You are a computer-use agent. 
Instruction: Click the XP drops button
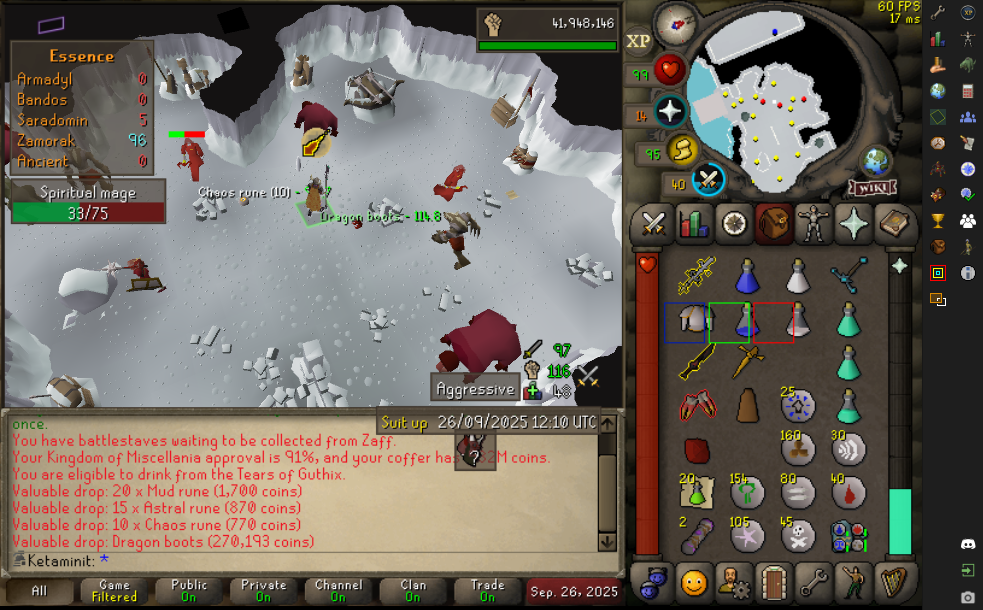tap(638, 41)
